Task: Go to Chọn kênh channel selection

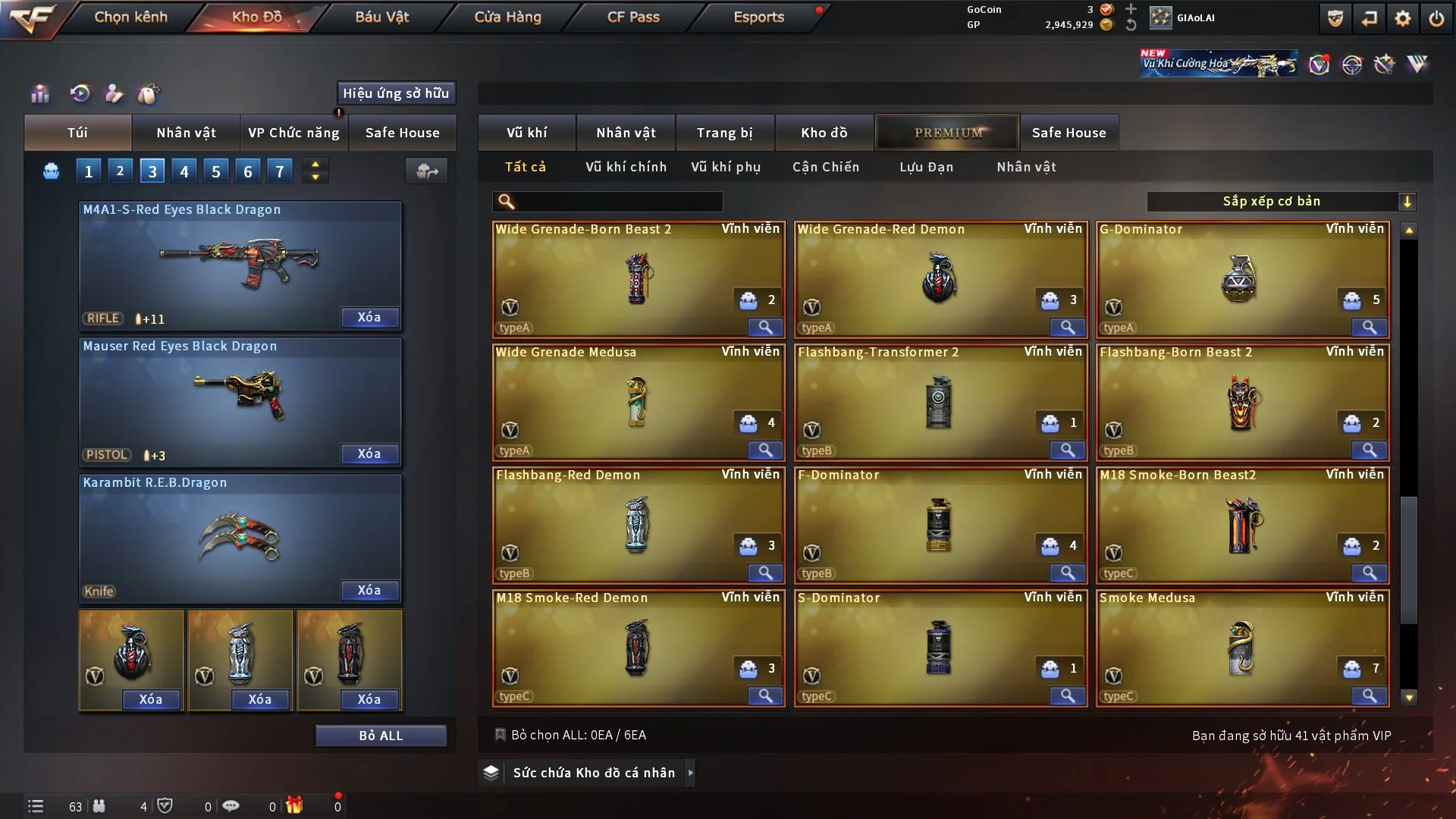Action: [130, 17]
